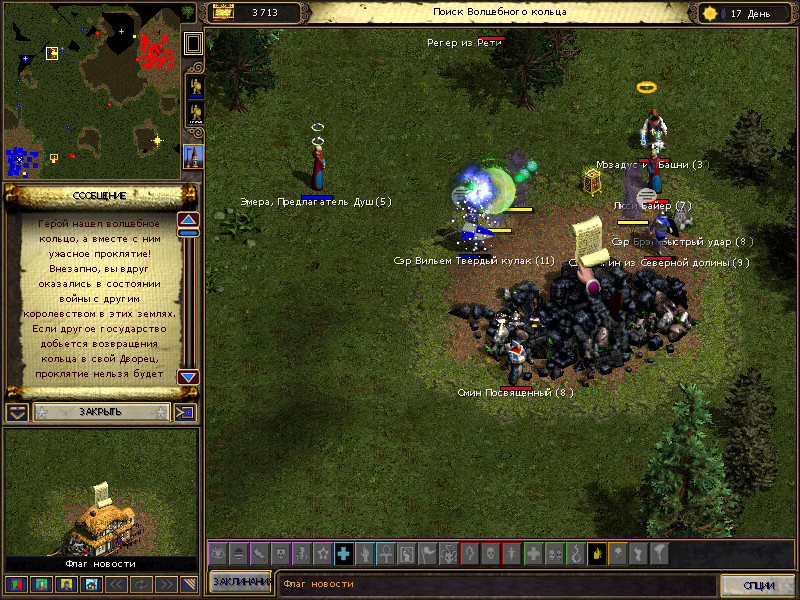Click the Опции options button

[759, 584]
